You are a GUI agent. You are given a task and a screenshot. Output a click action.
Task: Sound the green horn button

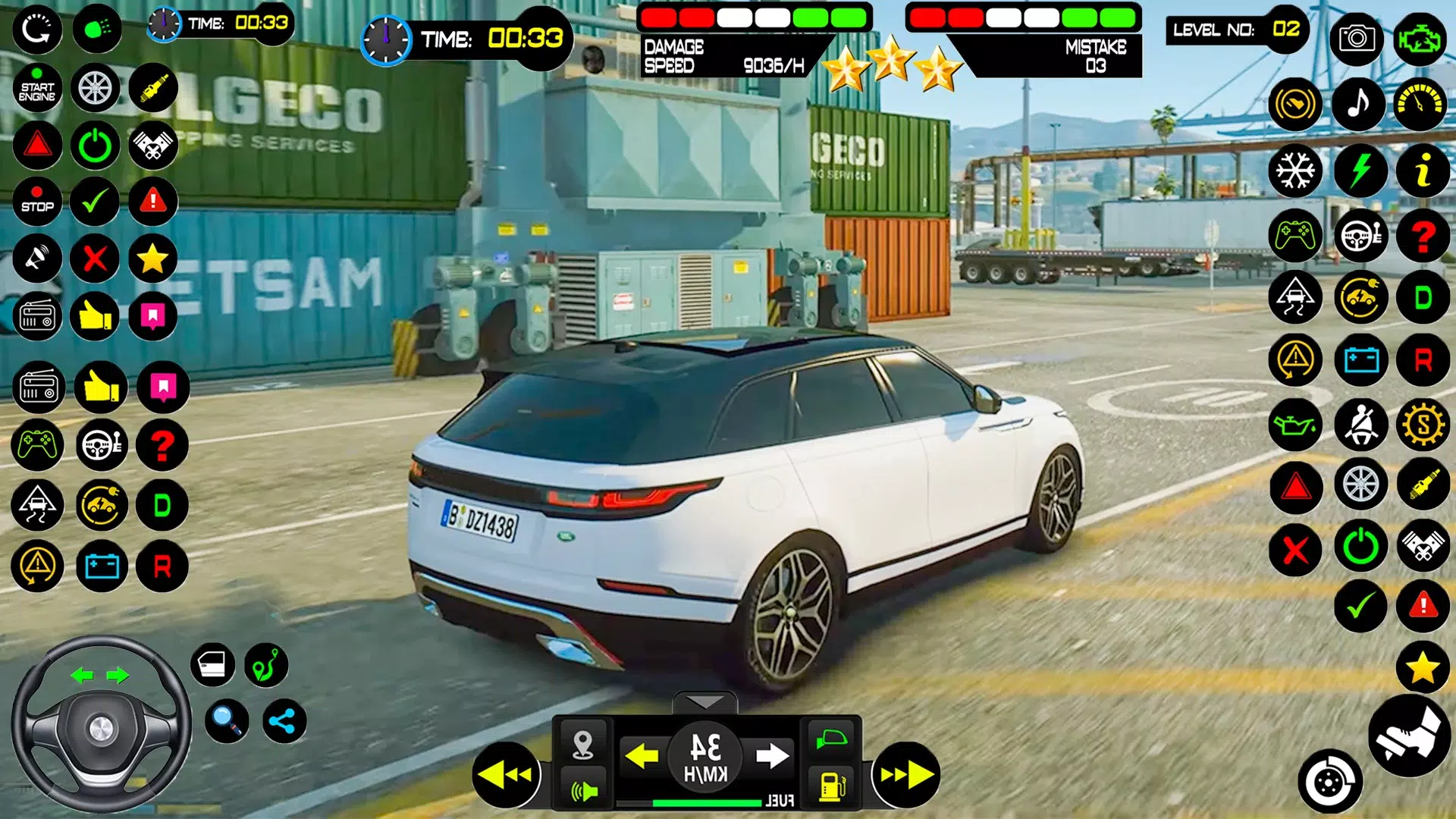click(x=582, y=791)
